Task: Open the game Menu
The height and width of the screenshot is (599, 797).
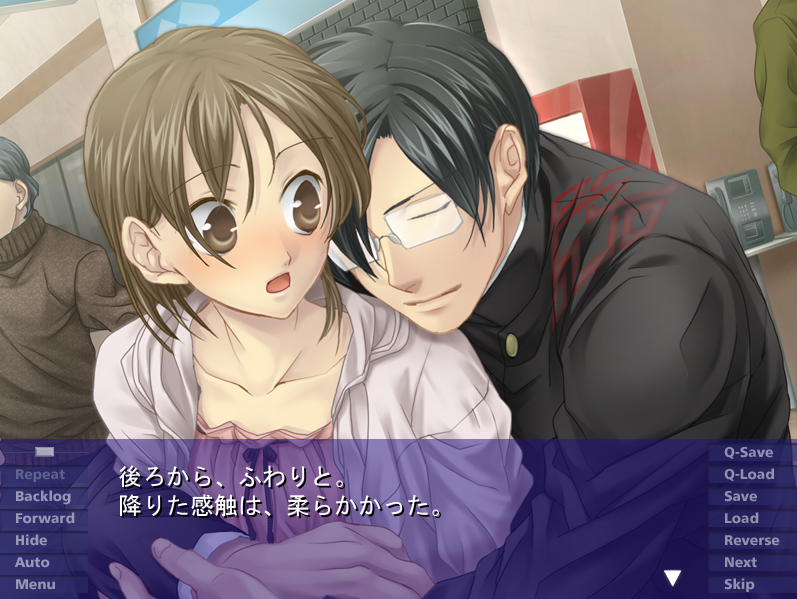Action: [35, 585]
